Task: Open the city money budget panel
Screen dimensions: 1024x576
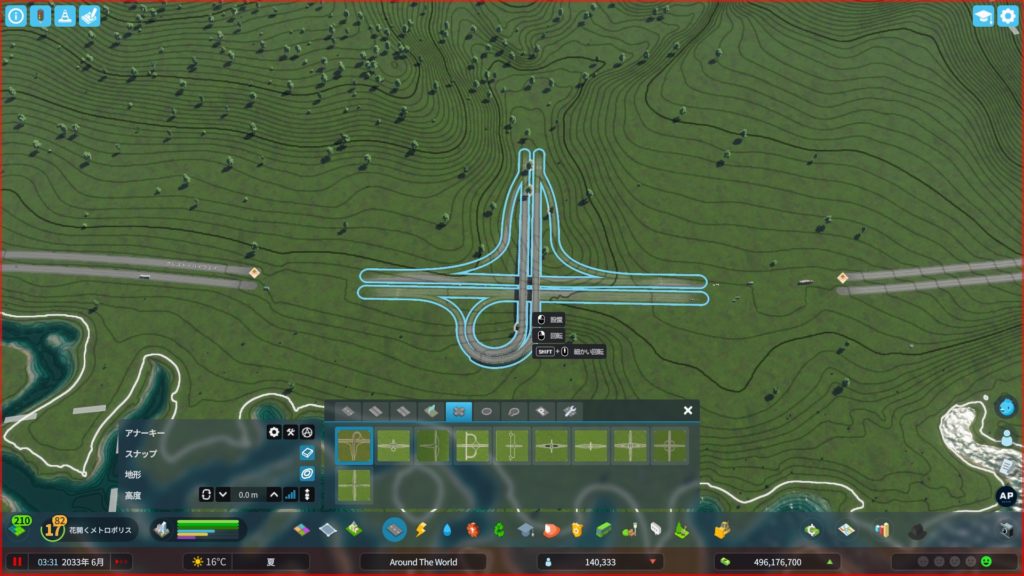Action: point(776,562)
